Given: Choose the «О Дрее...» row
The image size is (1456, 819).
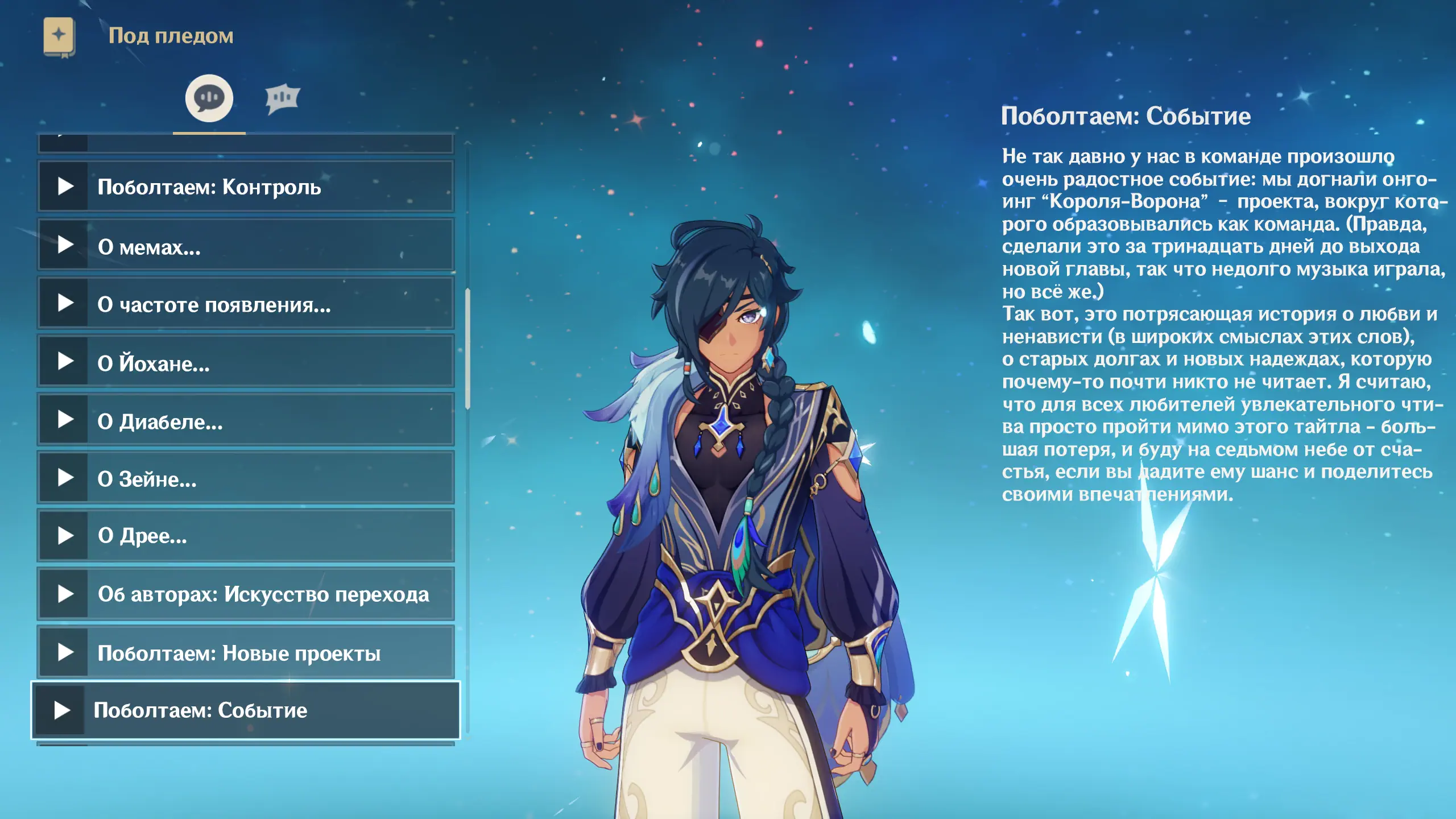Looking at the screenshot, I should (246, 535).
